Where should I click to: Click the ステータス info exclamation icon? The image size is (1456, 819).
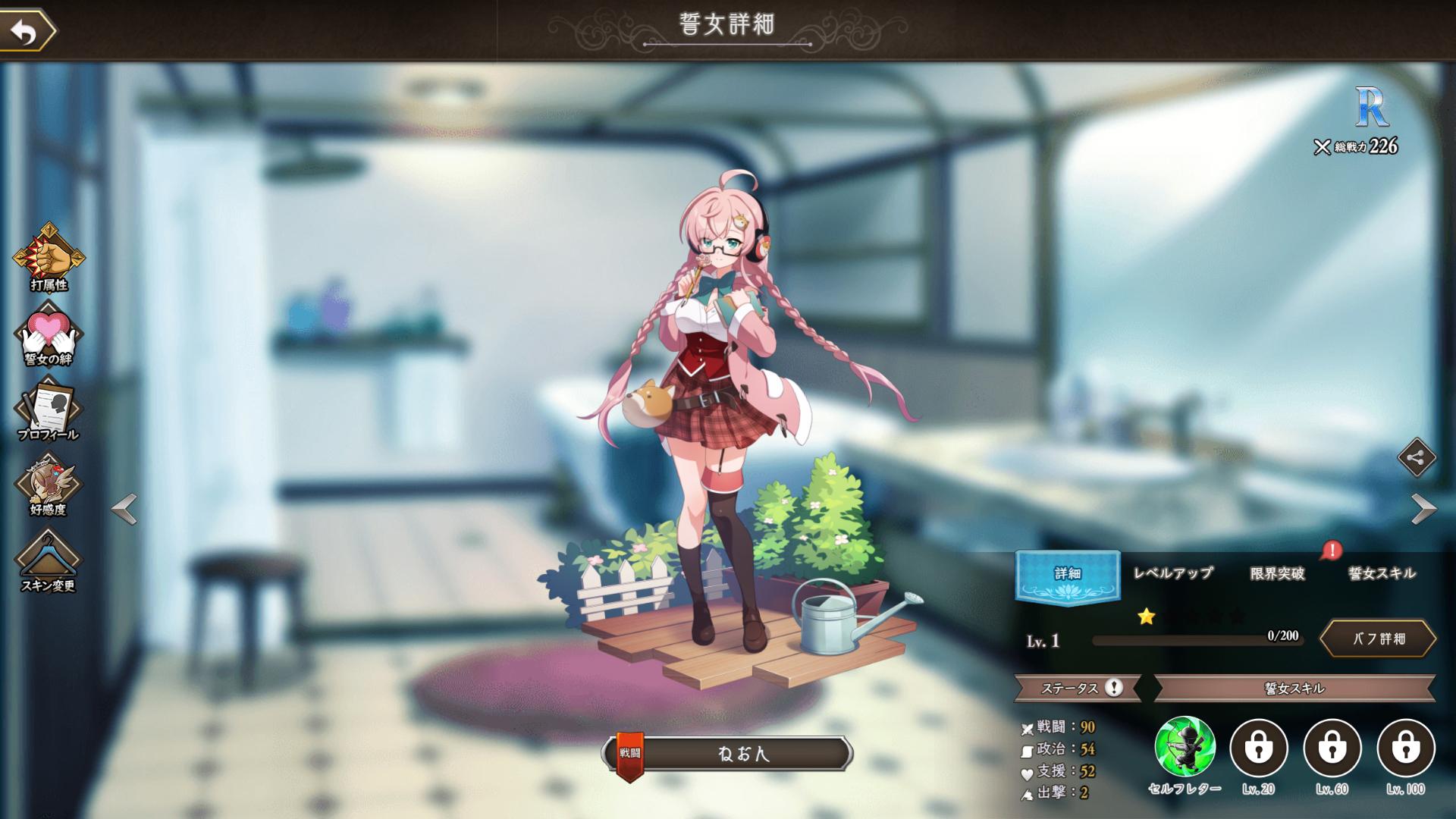1113,688
